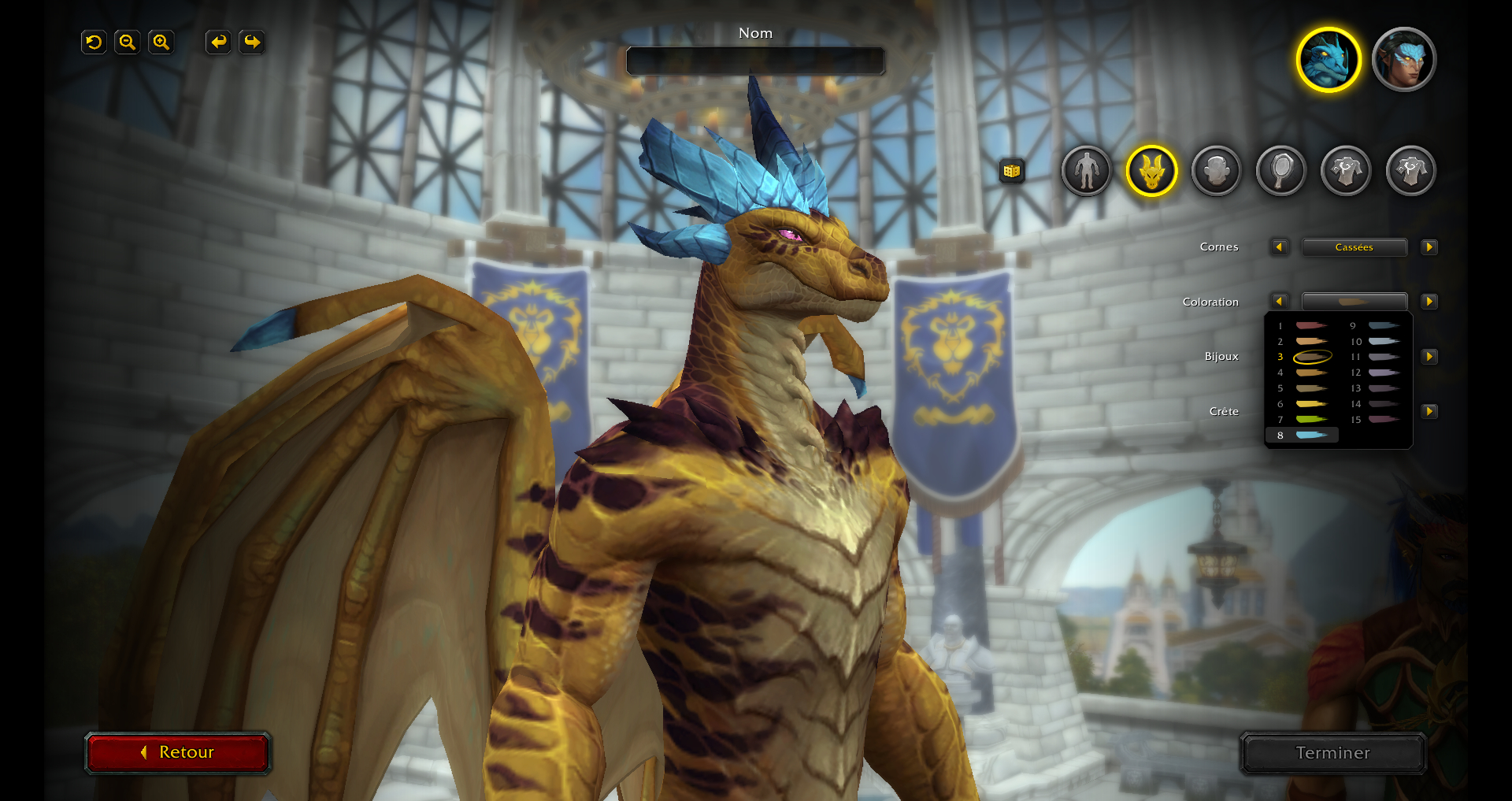Confirm character with Terminer button
This screenshot has width=1512, height=801.
1332,753
